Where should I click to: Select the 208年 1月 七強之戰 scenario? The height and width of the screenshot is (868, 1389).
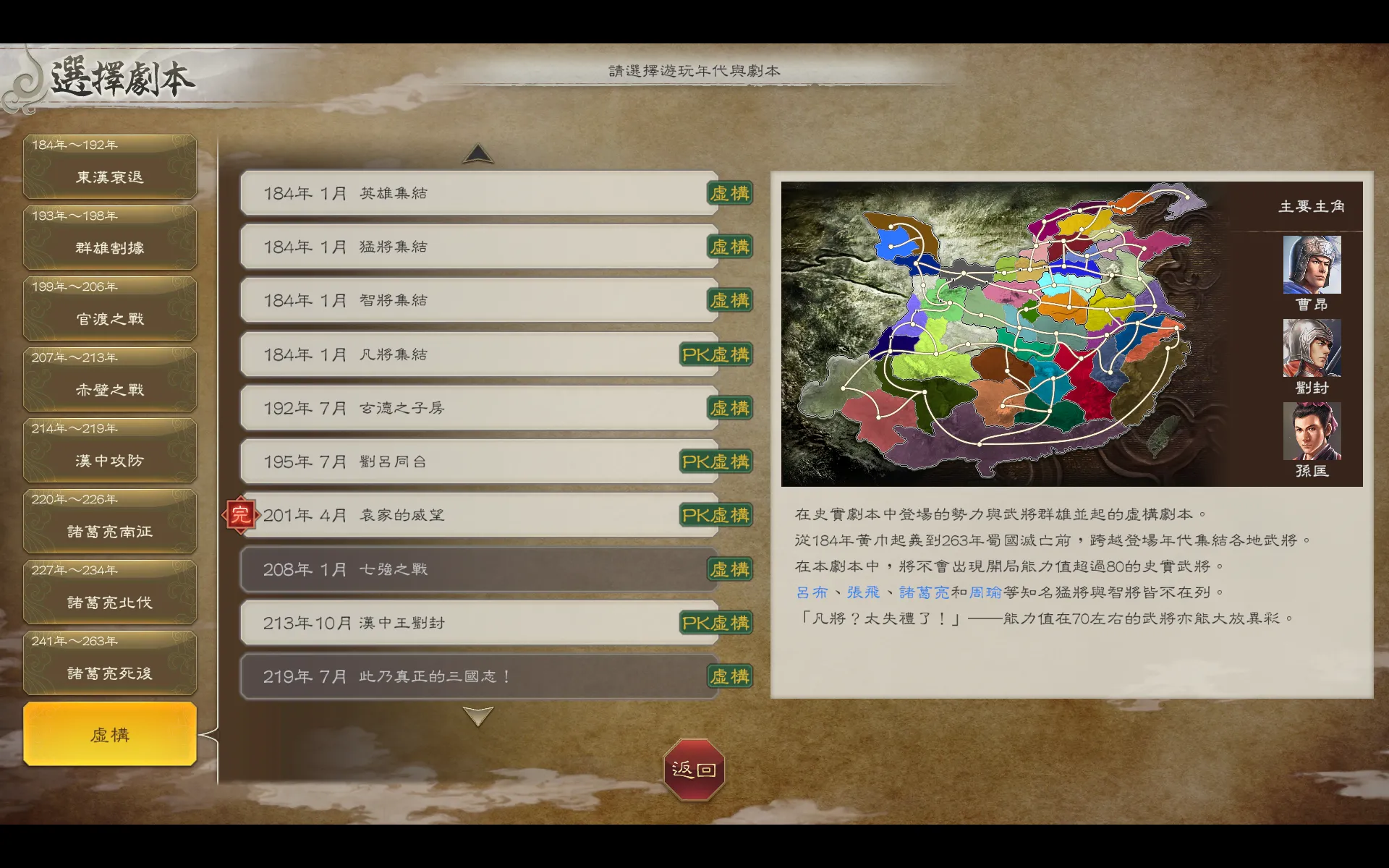pyautogui.click(x=477, y=569)
